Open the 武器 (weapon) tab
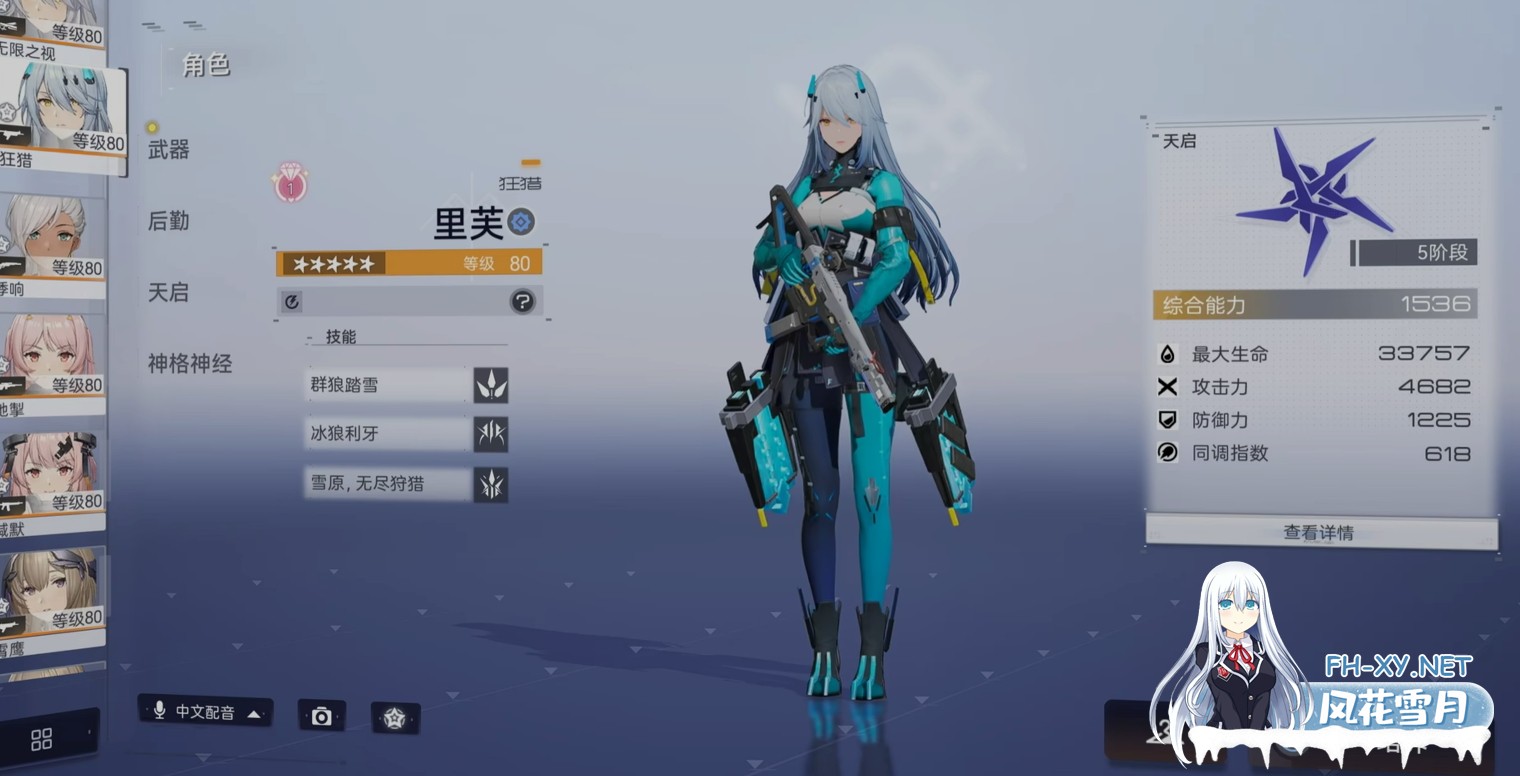This screenshot has width=1520, height=776. point(168,150)
